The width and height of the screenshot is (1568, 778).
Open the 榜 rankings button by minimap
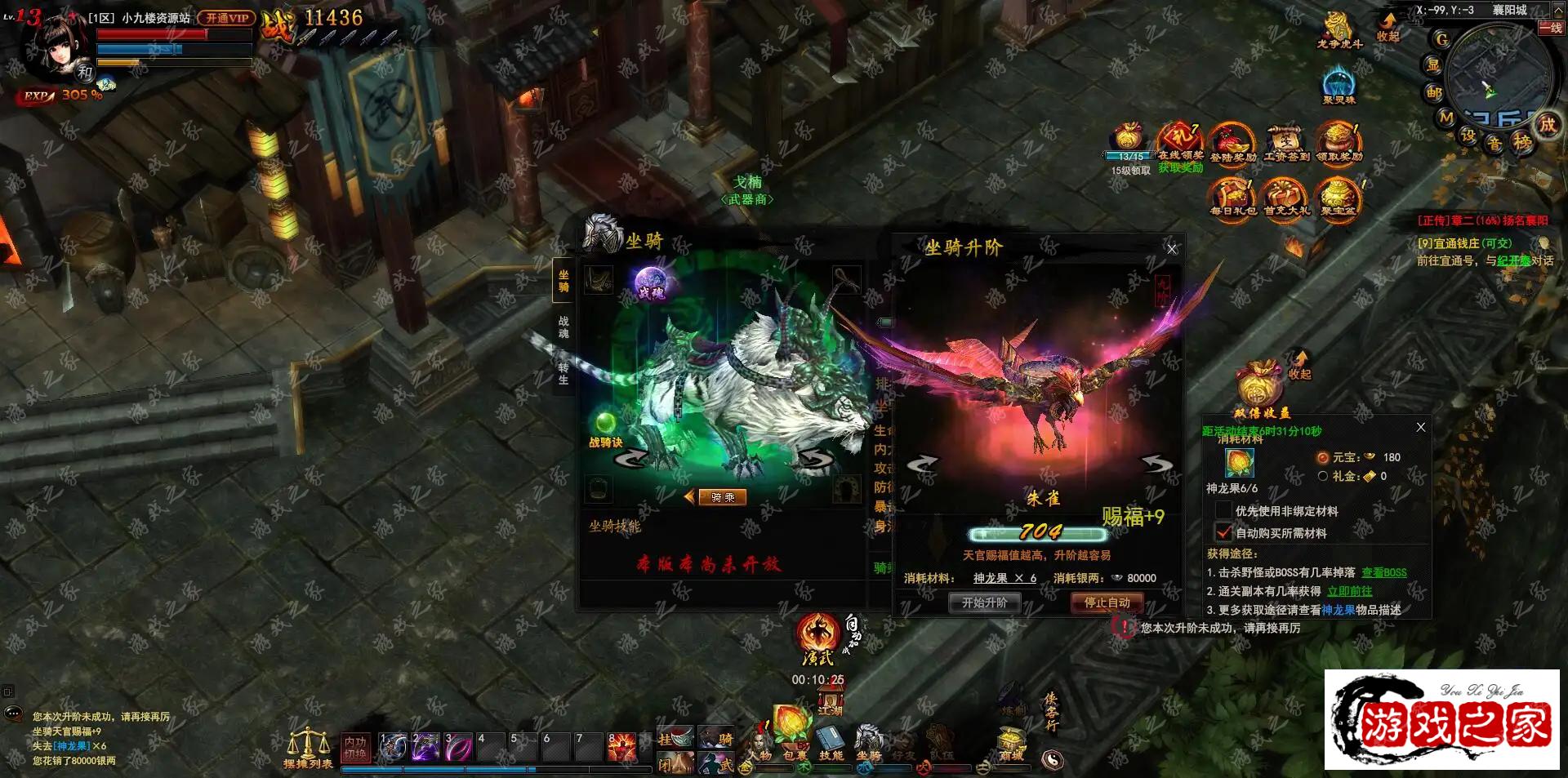[x=1523, y=141]
